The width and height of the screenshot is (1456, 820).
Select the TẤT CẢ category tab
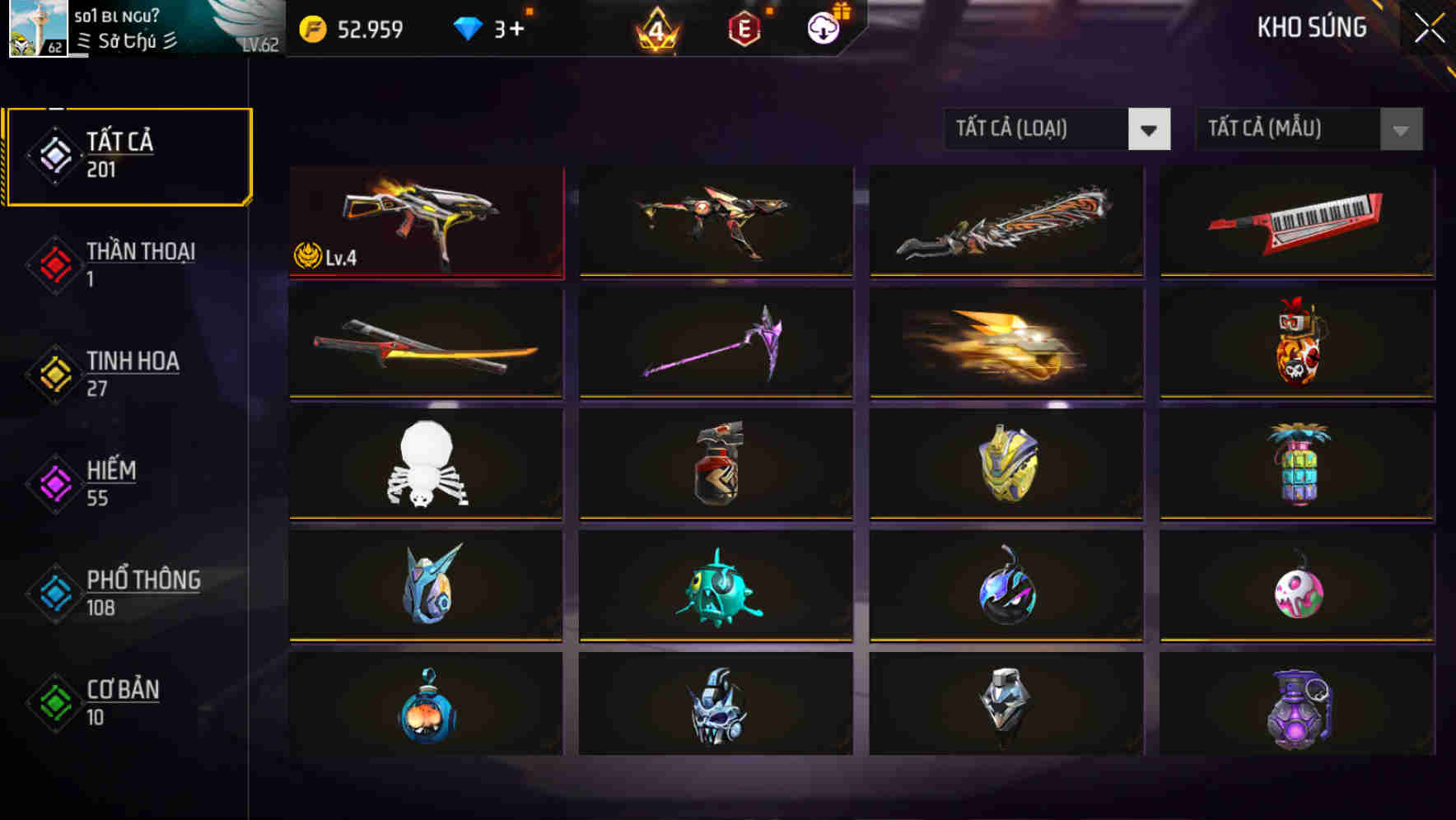pos(128,155)
